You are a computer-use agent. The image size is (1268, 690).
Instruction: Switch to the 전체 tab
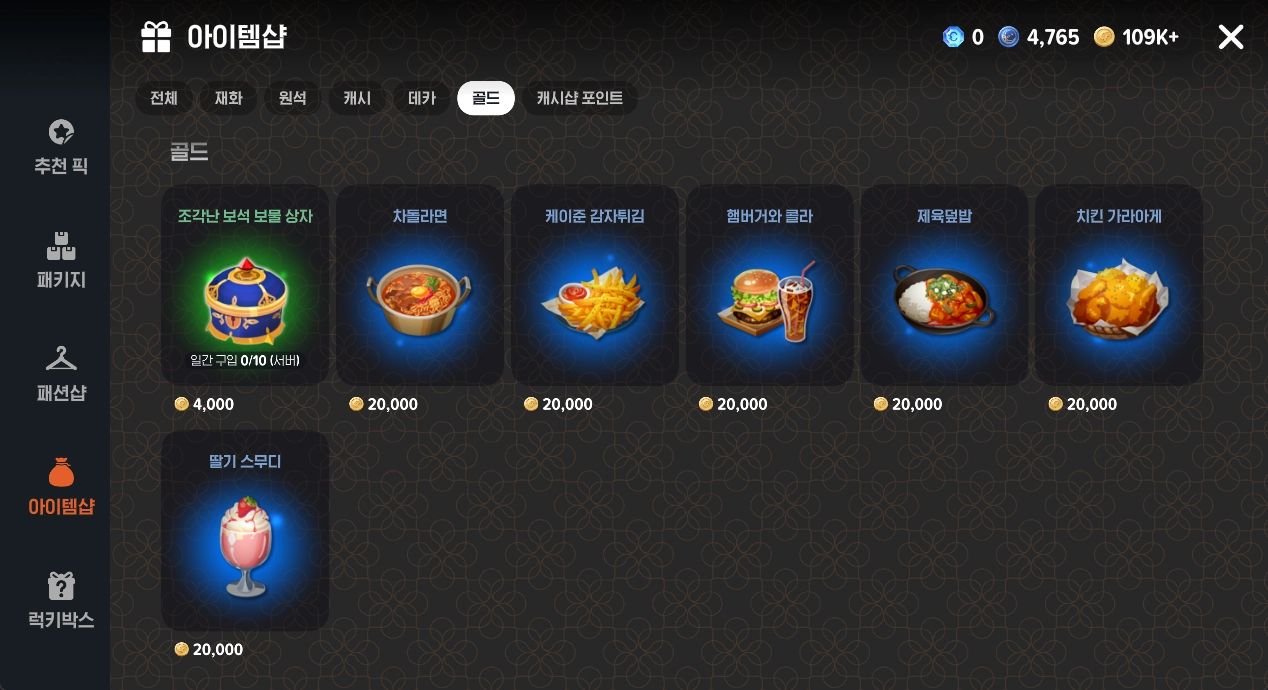pyautogui.click(x=164, y=98)
